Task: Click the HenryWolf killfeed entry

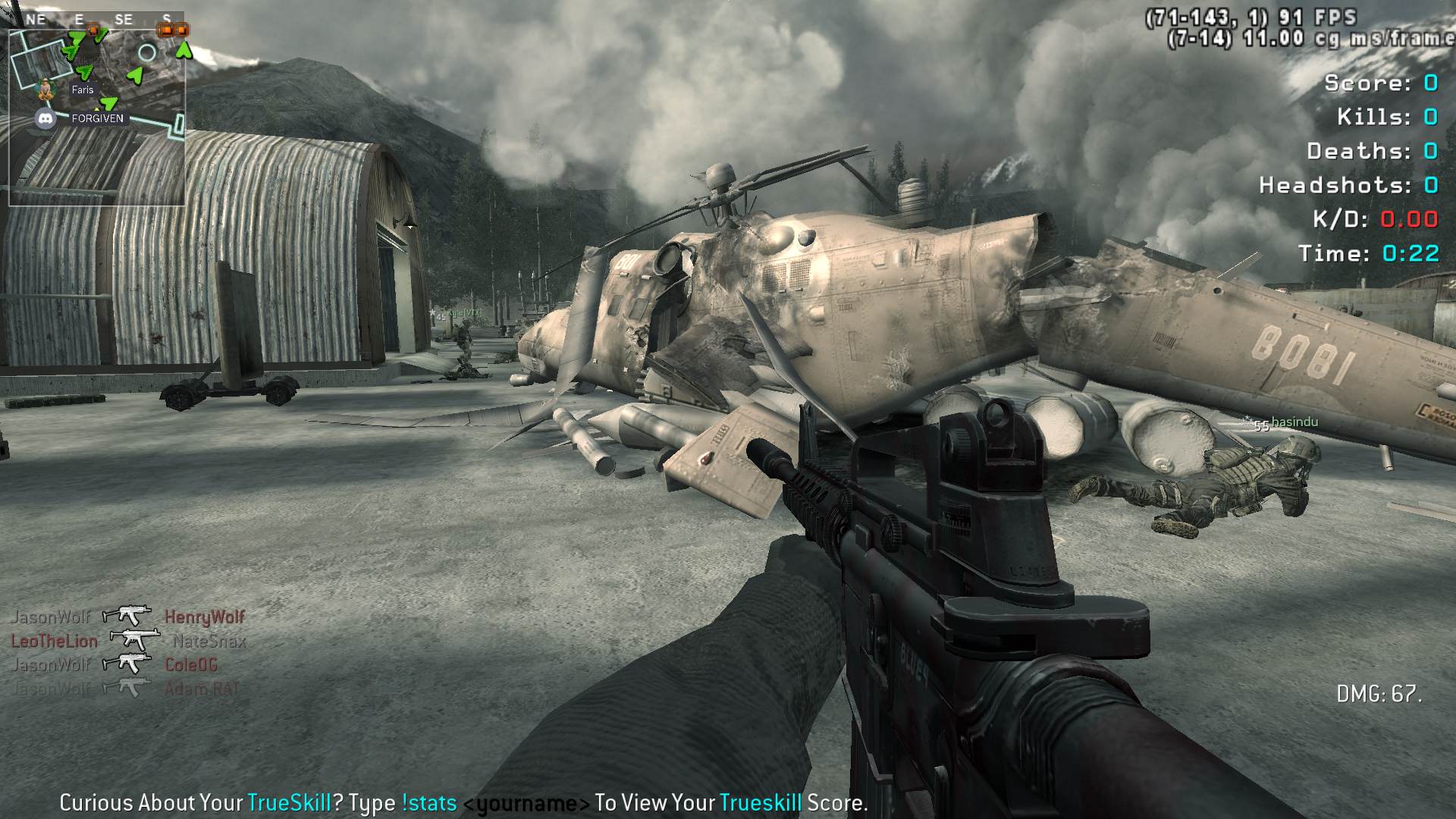Action: [x=204, y=617]
